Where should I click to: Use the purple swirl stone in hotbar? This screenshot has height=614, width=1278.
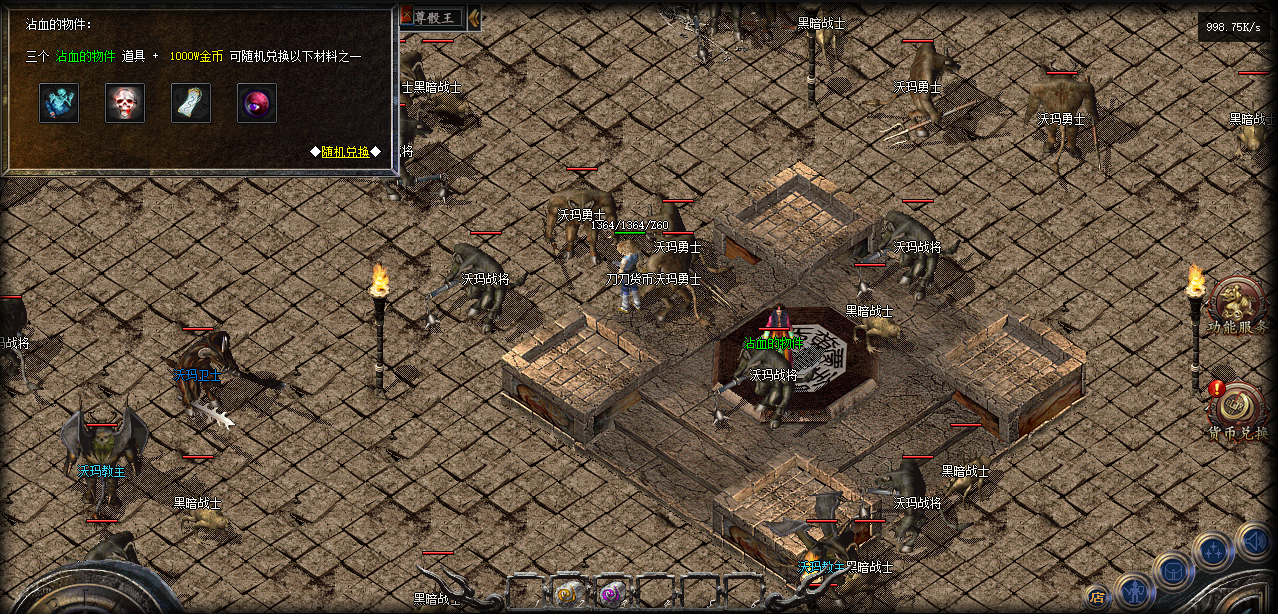[608, 594]
